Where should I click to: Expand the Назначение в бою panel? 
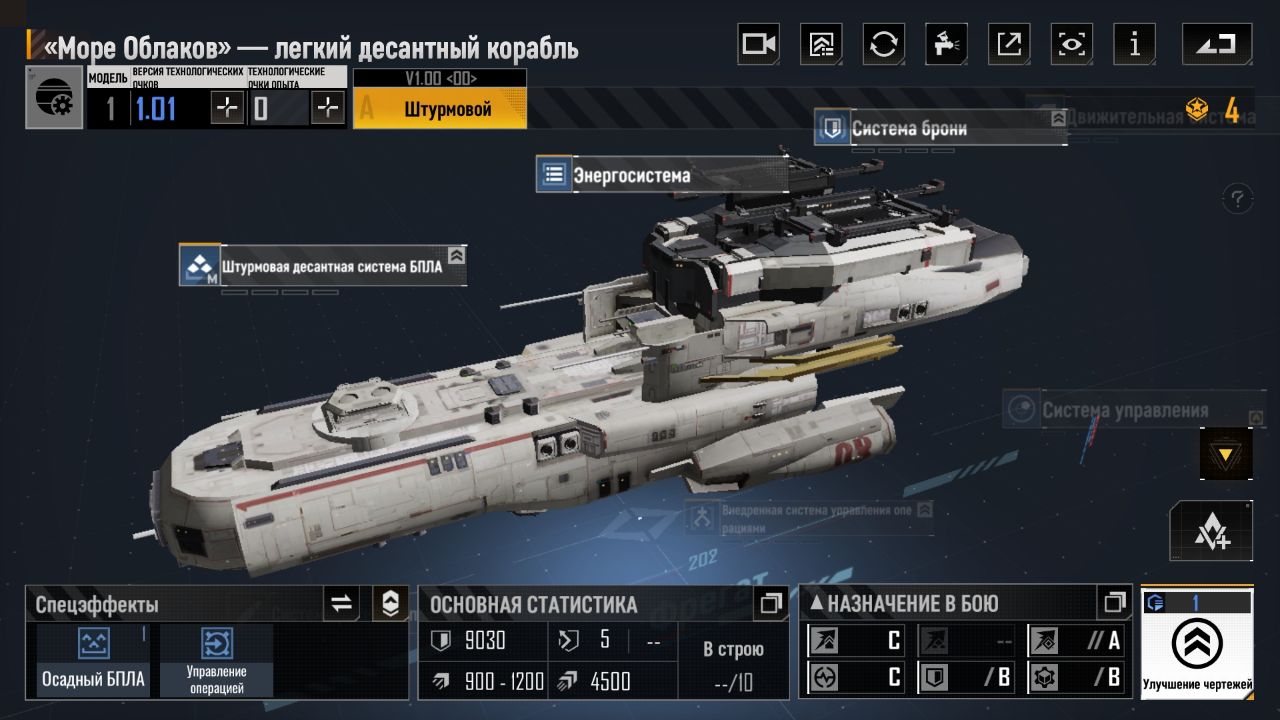point(1114,603)
